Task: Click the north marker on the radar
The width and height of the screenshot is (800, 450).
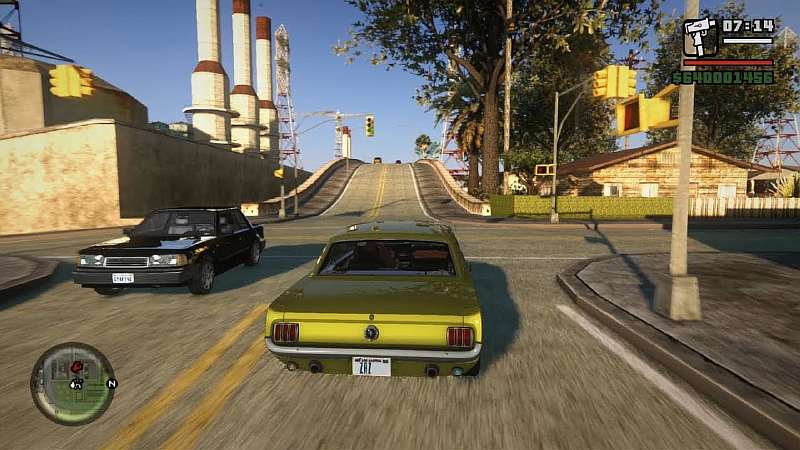Action: click(111, 383)
